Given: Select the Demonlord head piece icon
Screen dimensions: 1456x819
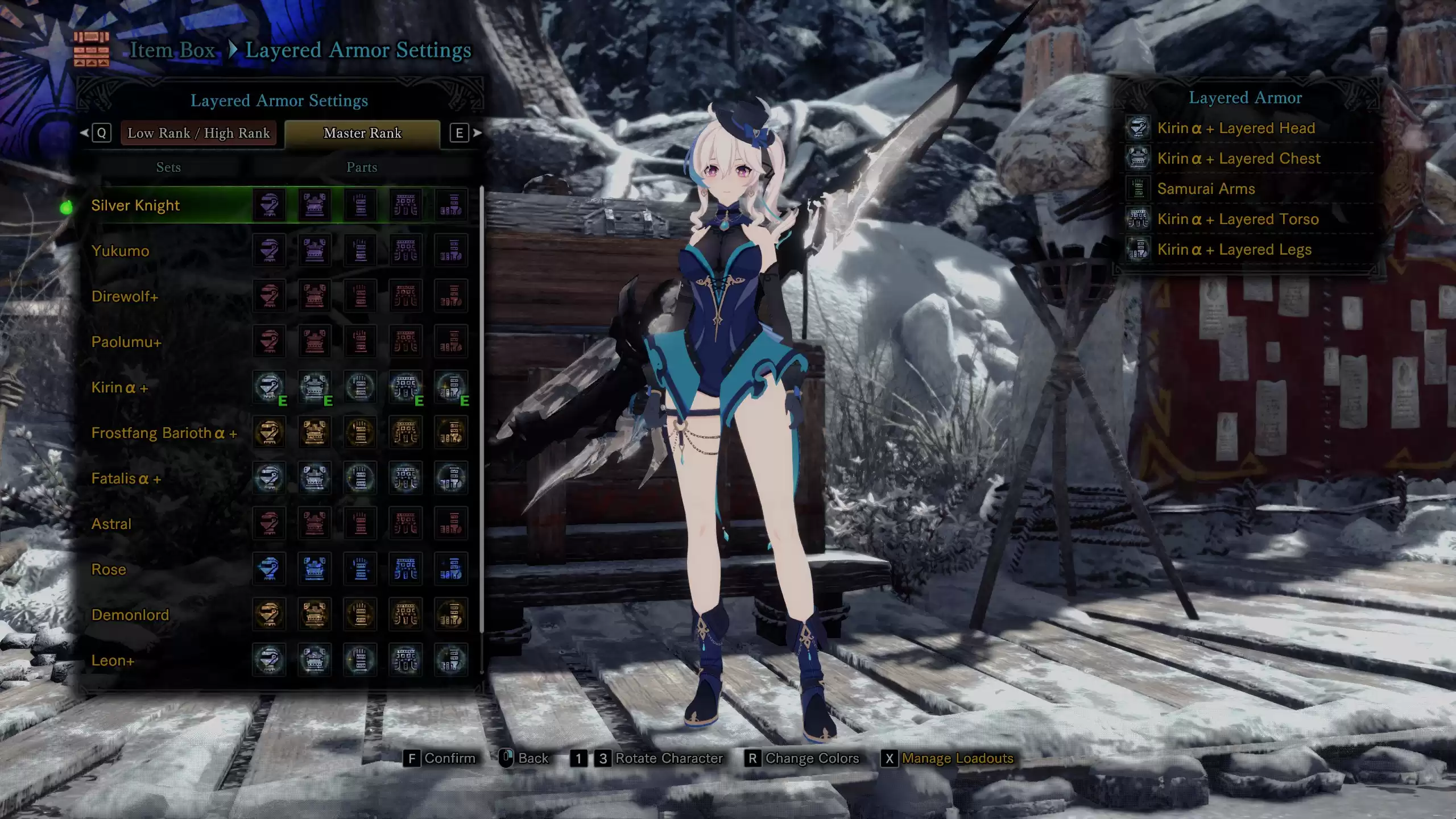Looking at the screenshot, I should coord(270,615).
